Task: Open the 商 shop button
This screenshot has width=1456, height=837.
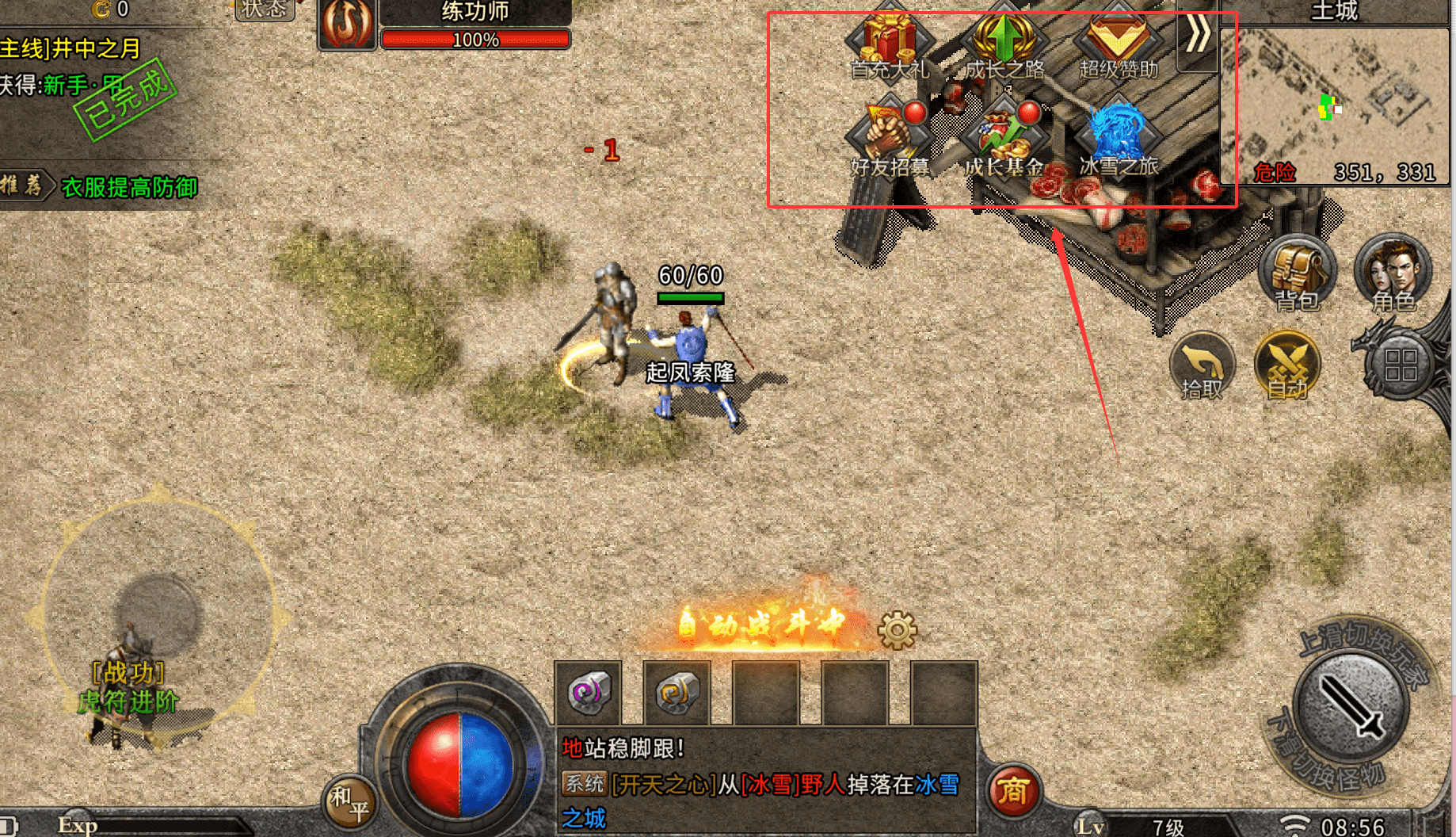Action: tap(1013, 791)
